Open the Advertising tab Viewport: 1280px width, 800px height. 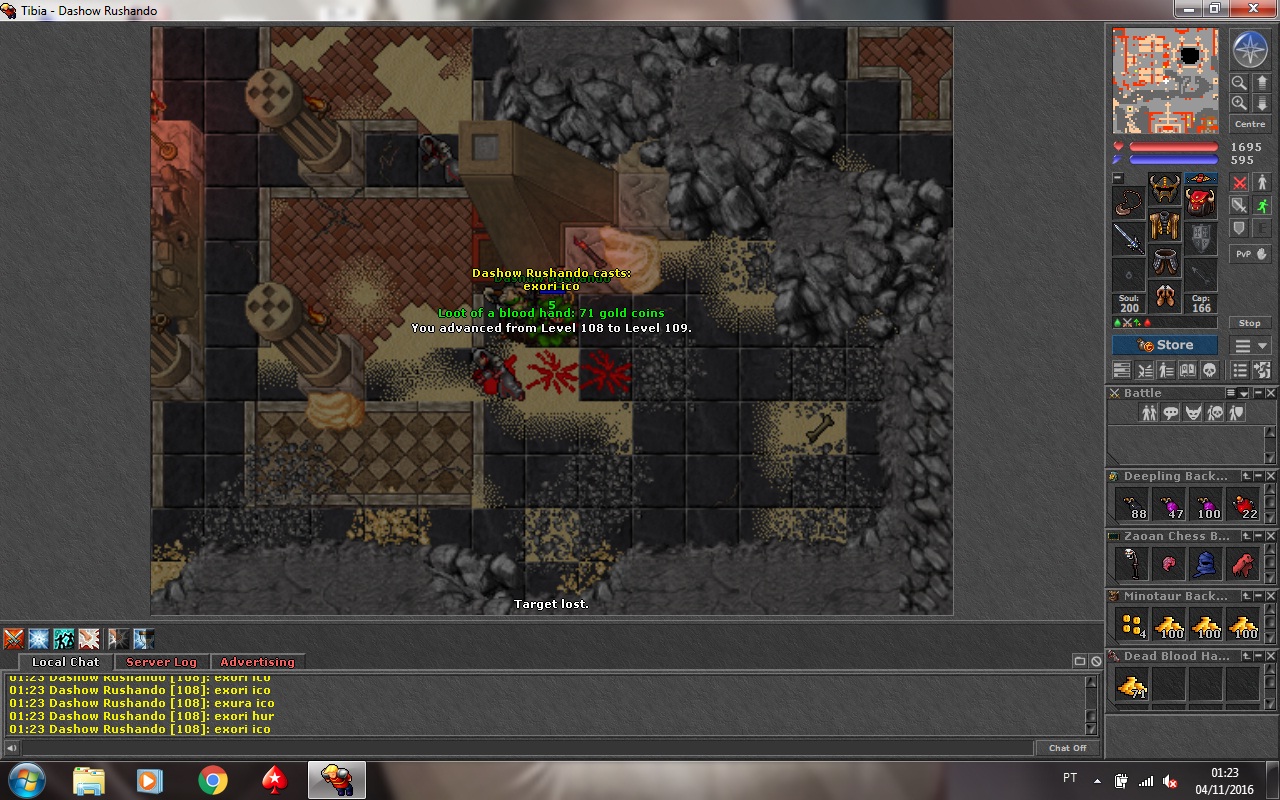pyautogui.click(x=258, y=661)
